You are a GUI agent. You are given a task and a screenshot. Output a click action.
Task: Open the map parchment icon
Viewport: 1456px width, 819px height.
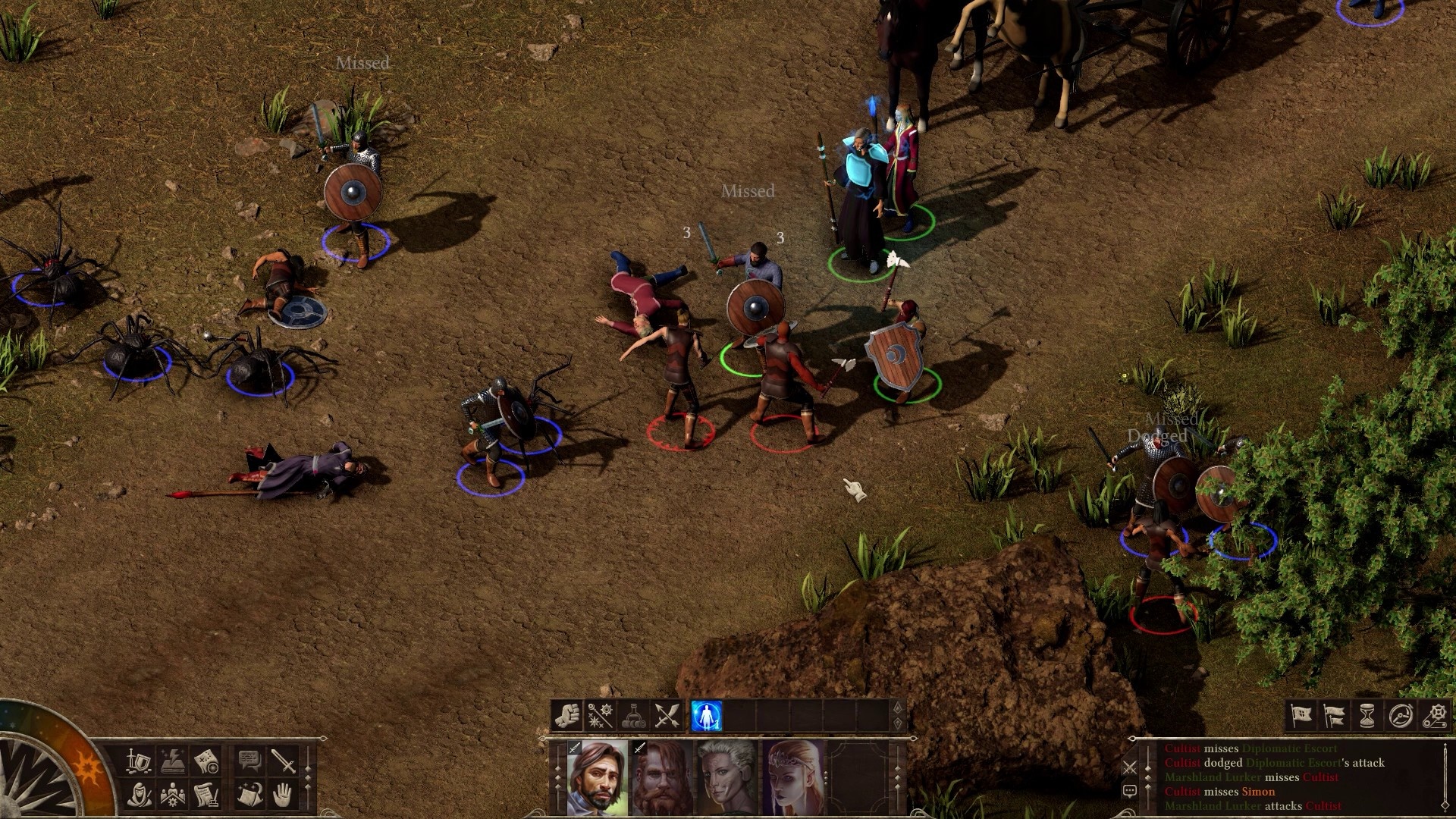206,761
